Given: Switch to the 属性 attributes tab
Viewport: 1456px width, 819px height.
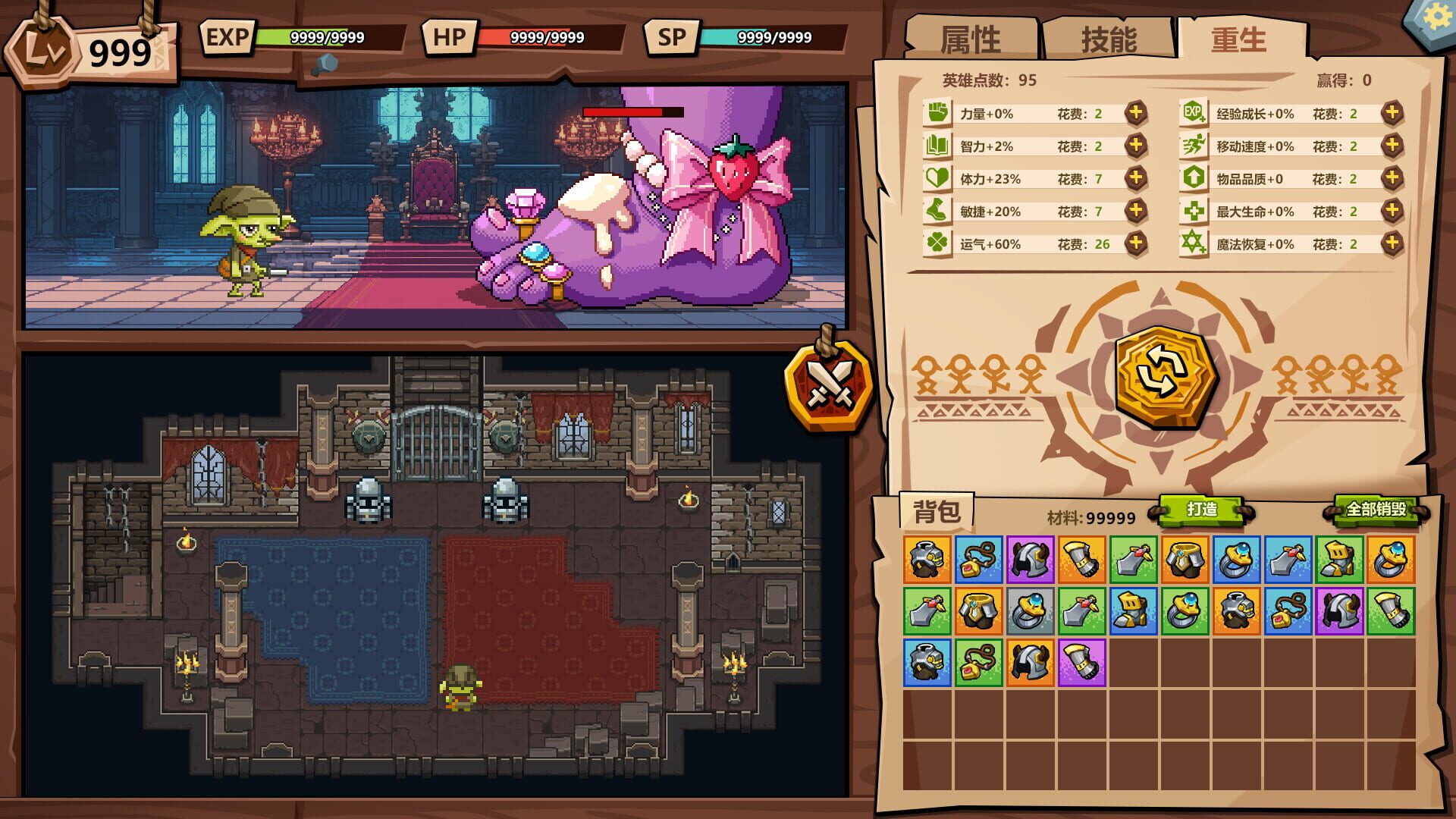Looking at the screenshot, I should coord(972,39).
